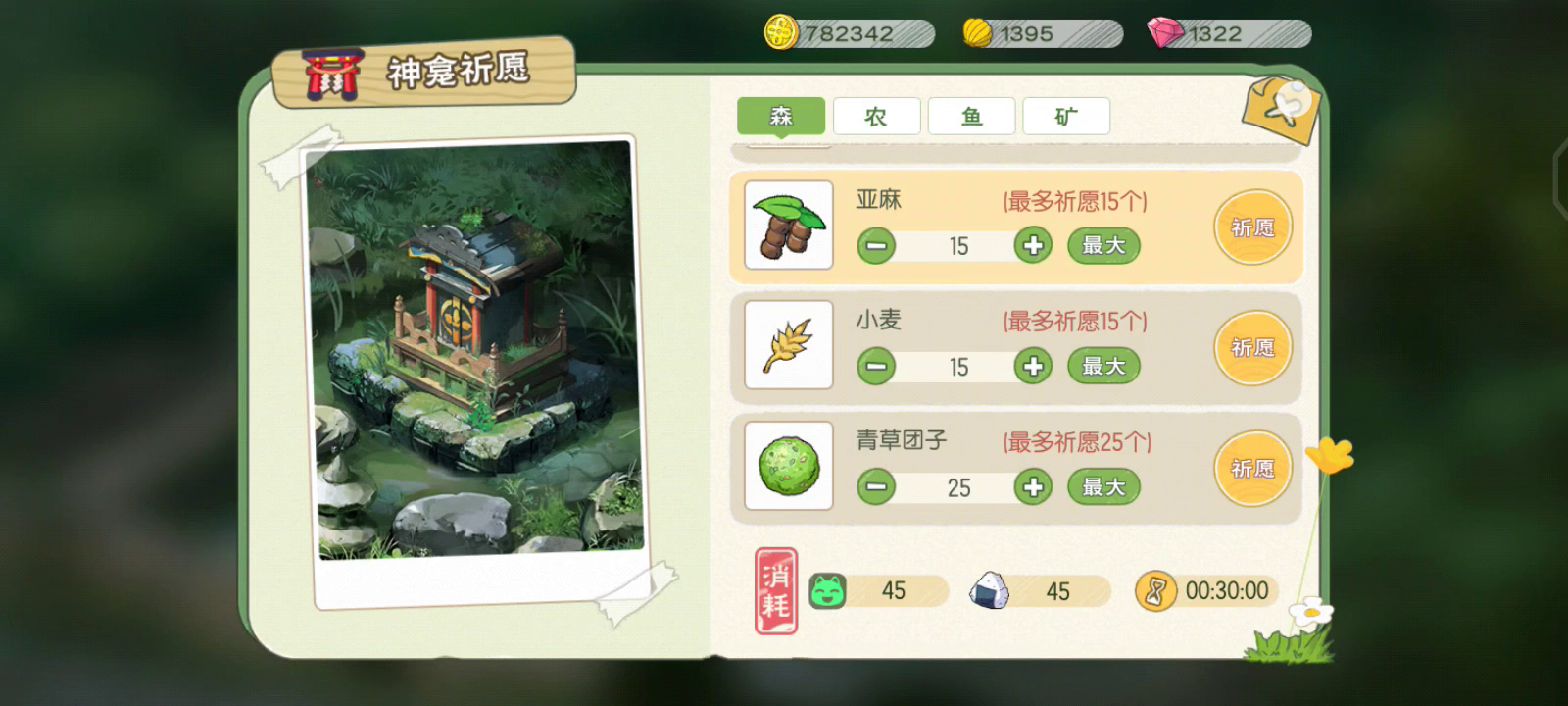Select the 青草团子 grass dumpling icon
Viewport: 1568px width, 706px height.
click(788, 466)
